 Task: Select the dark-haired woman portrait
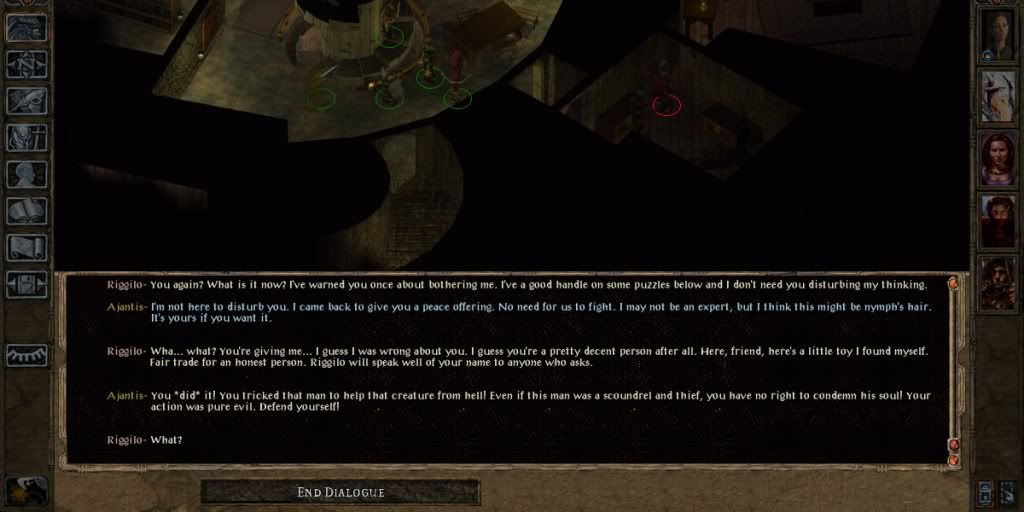point(998,158)
